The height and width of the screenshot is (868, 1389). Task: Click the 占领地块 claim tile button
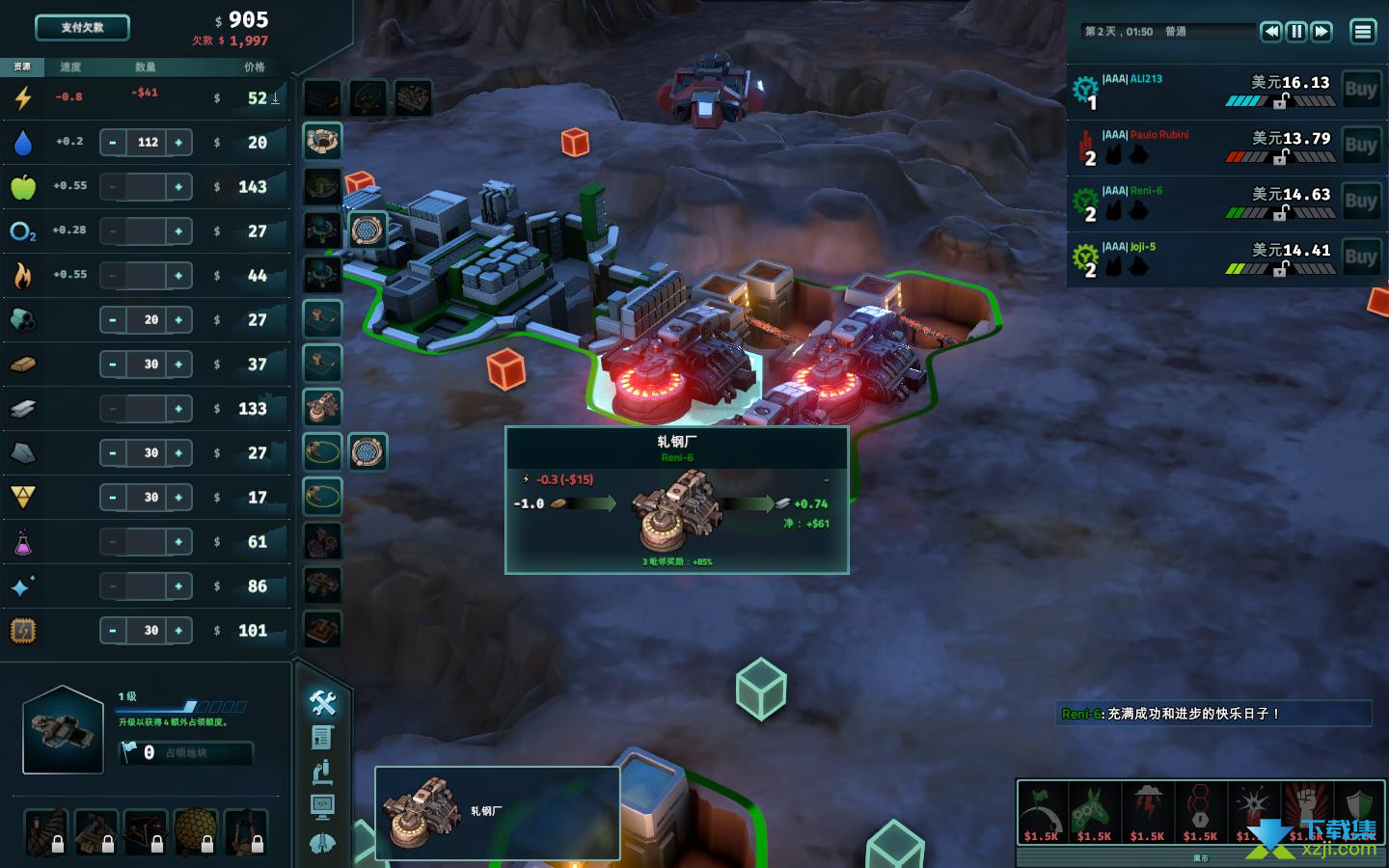point(185,753)
